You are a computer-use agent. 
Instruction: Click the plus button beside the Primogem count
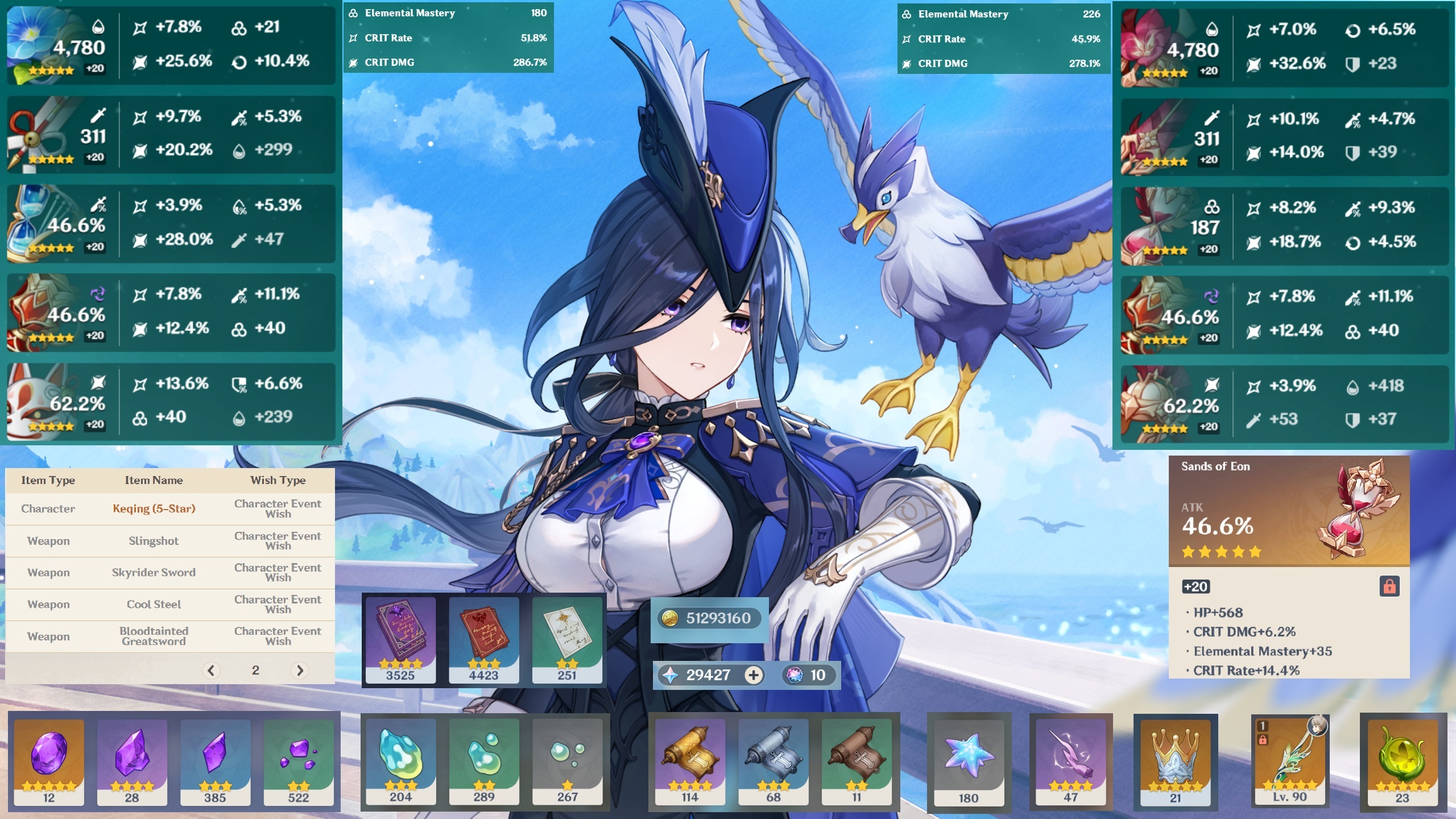coord(755,675)
